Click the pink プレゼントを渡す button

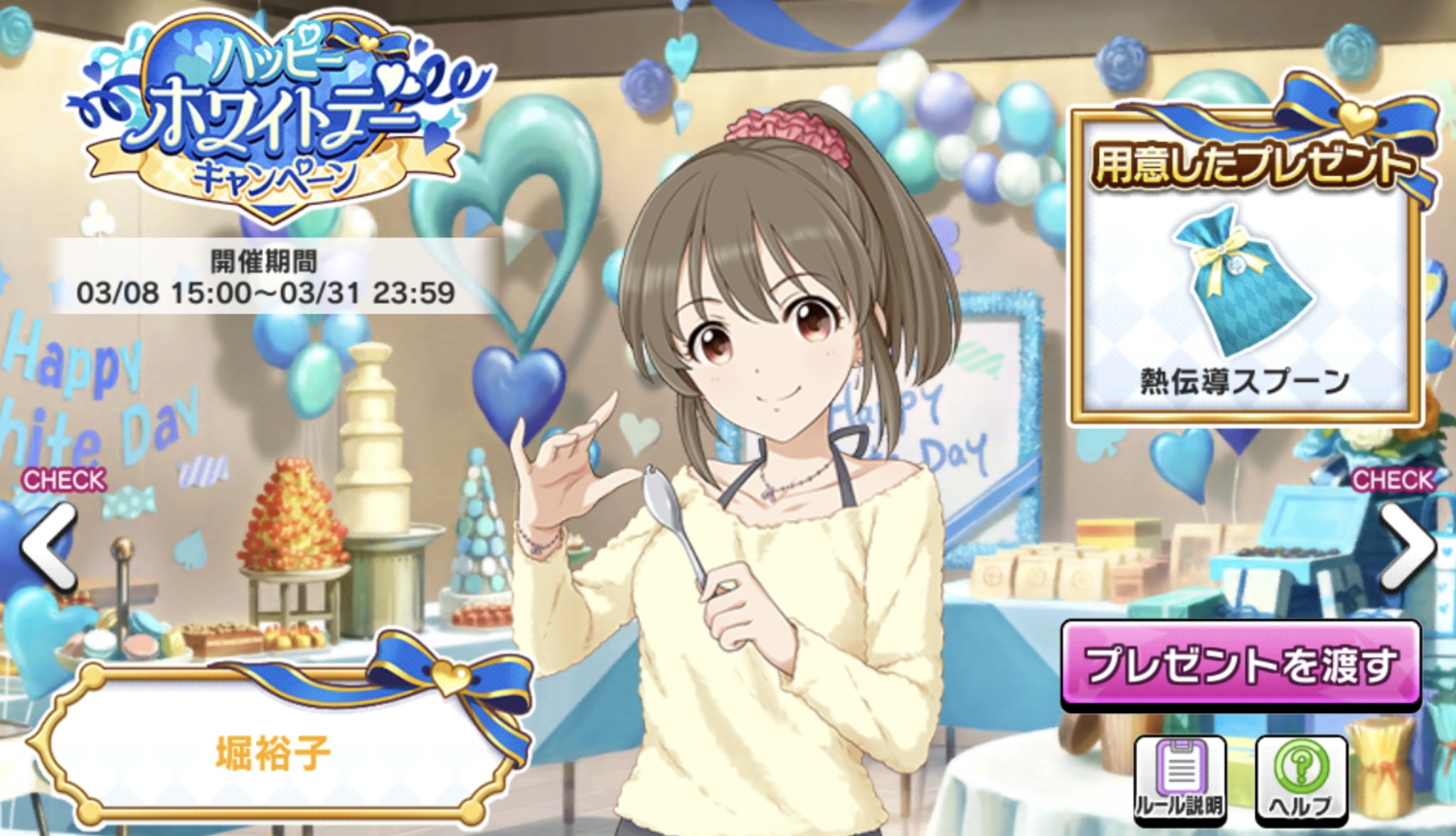[x=1240, y=665]
